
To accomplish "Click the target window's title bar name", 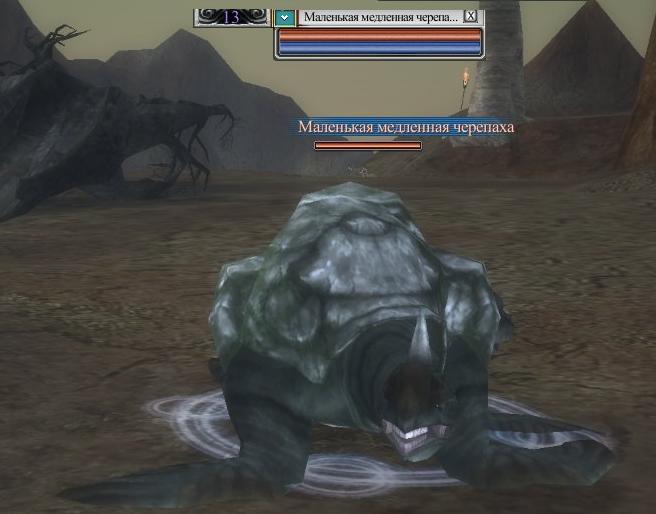I will click(x=380, y=17).
